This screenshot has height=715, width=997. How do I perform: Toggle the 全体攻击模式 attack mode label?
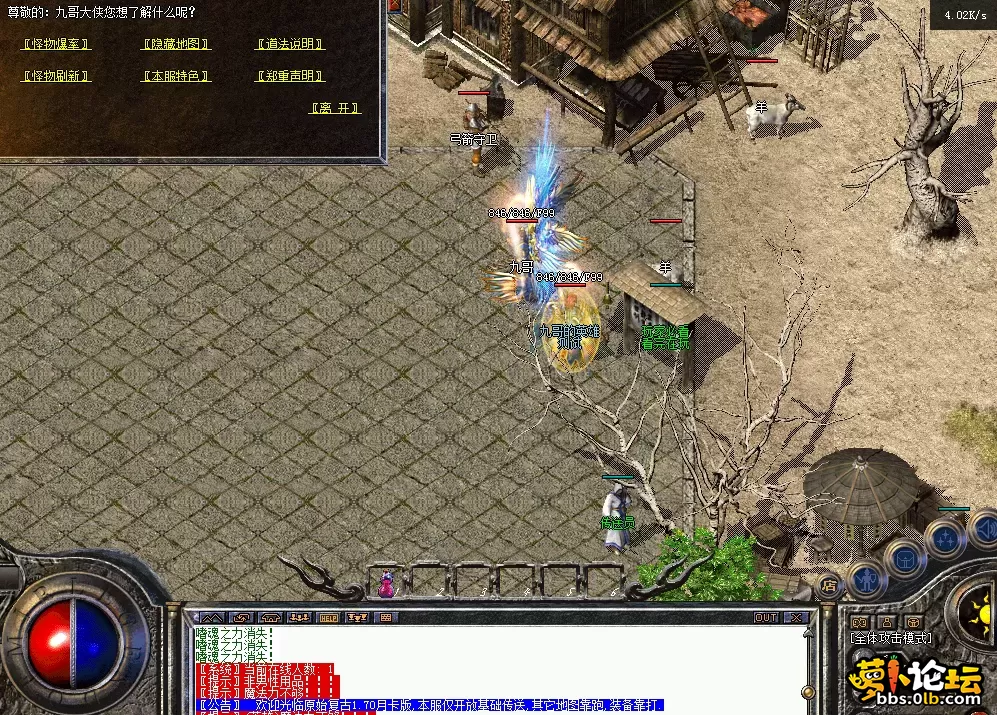891,638
